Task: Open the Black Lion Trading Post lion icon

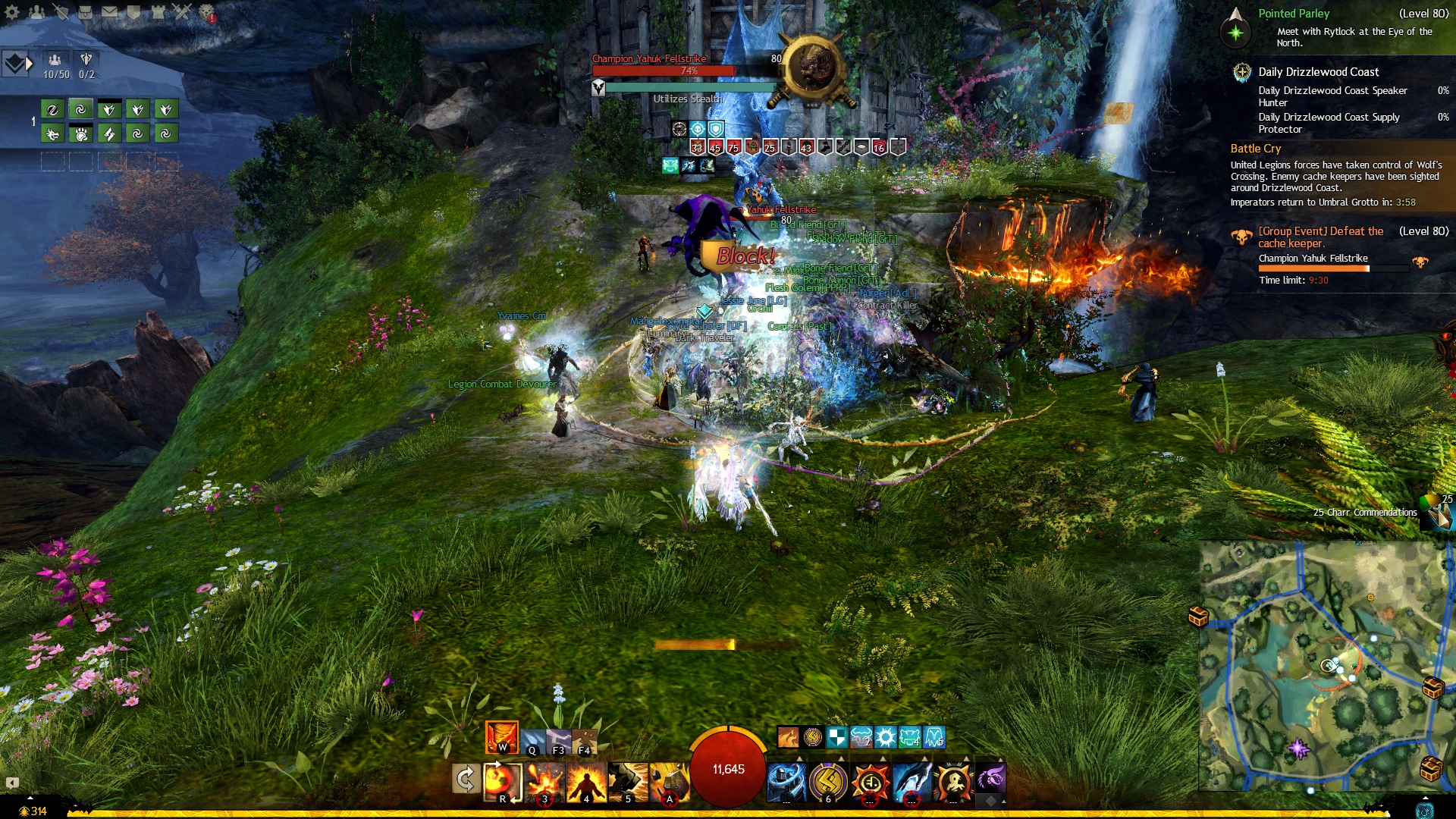Action: point(206,11)
